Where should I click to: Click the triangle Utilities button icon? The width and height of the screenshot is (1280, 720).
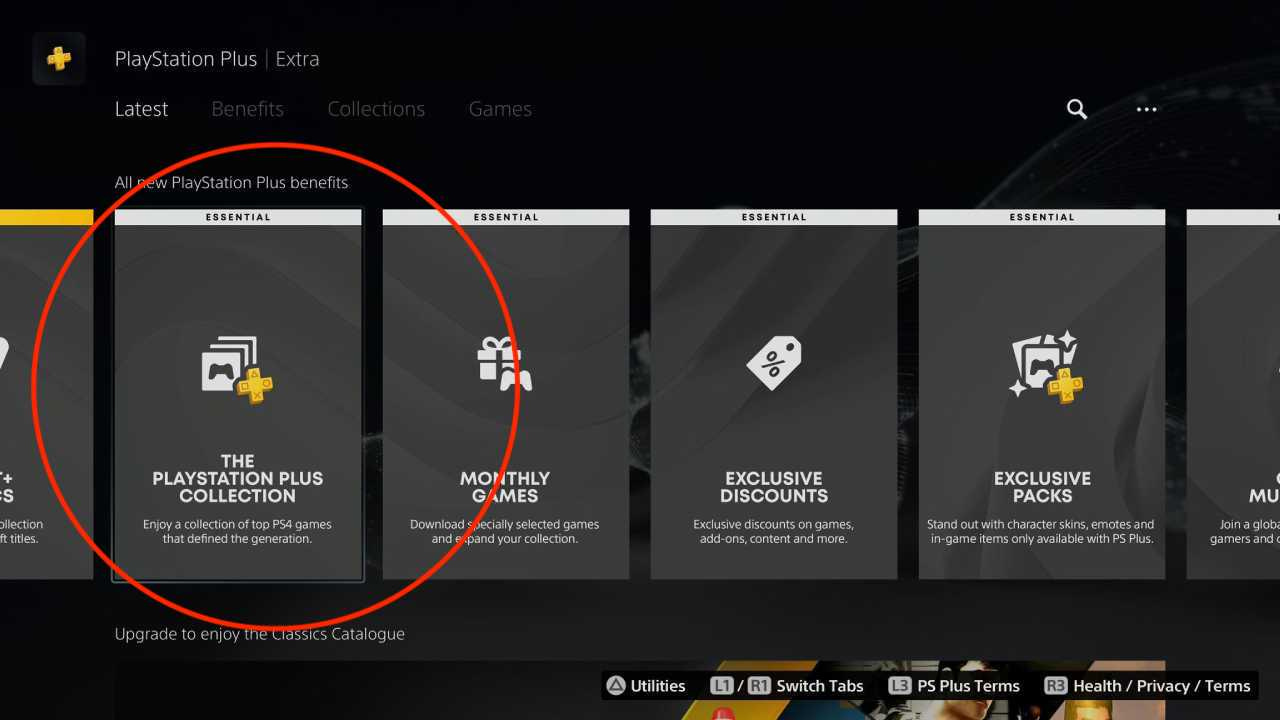pos(616,685)
